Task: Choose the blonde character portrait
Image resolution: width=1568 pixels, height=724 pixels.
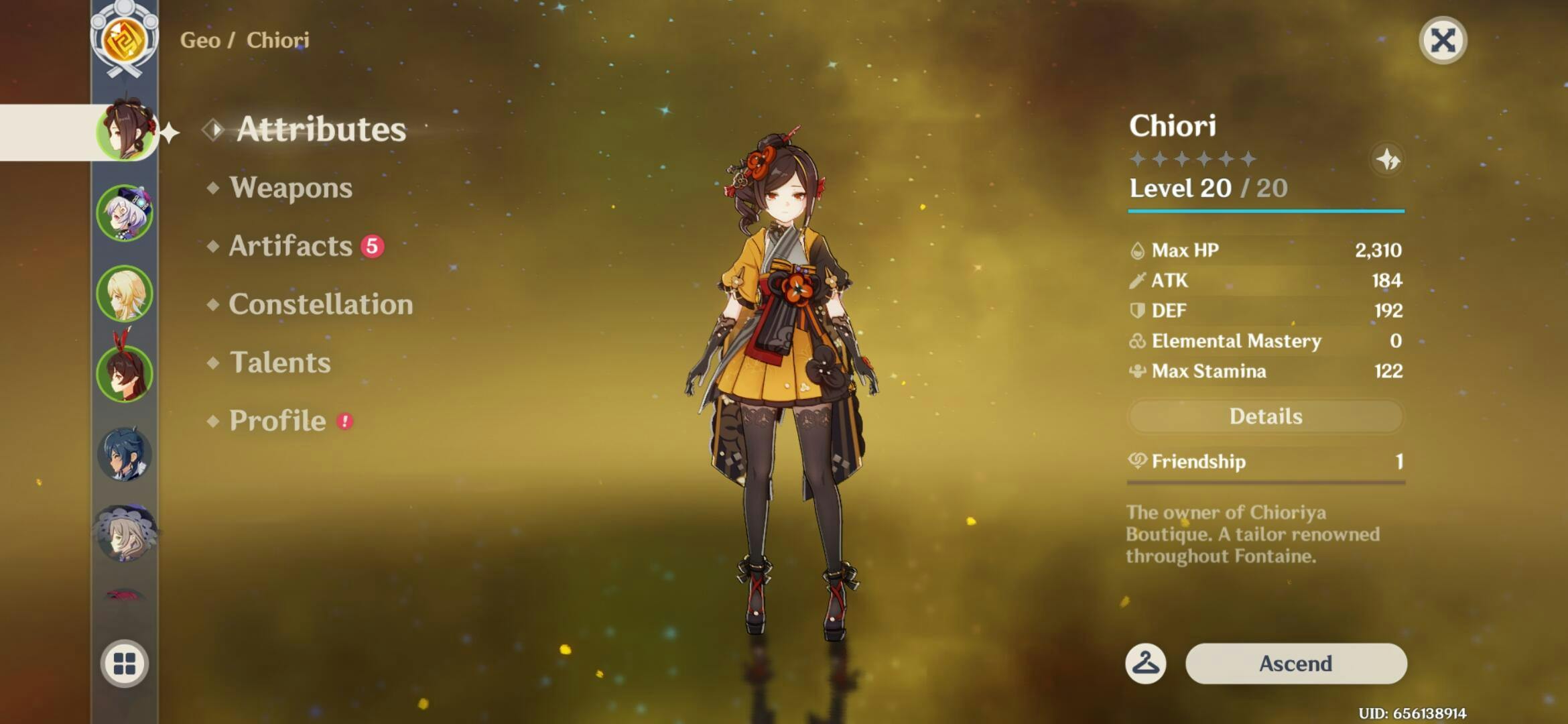Action: click(x=125, y=293)
